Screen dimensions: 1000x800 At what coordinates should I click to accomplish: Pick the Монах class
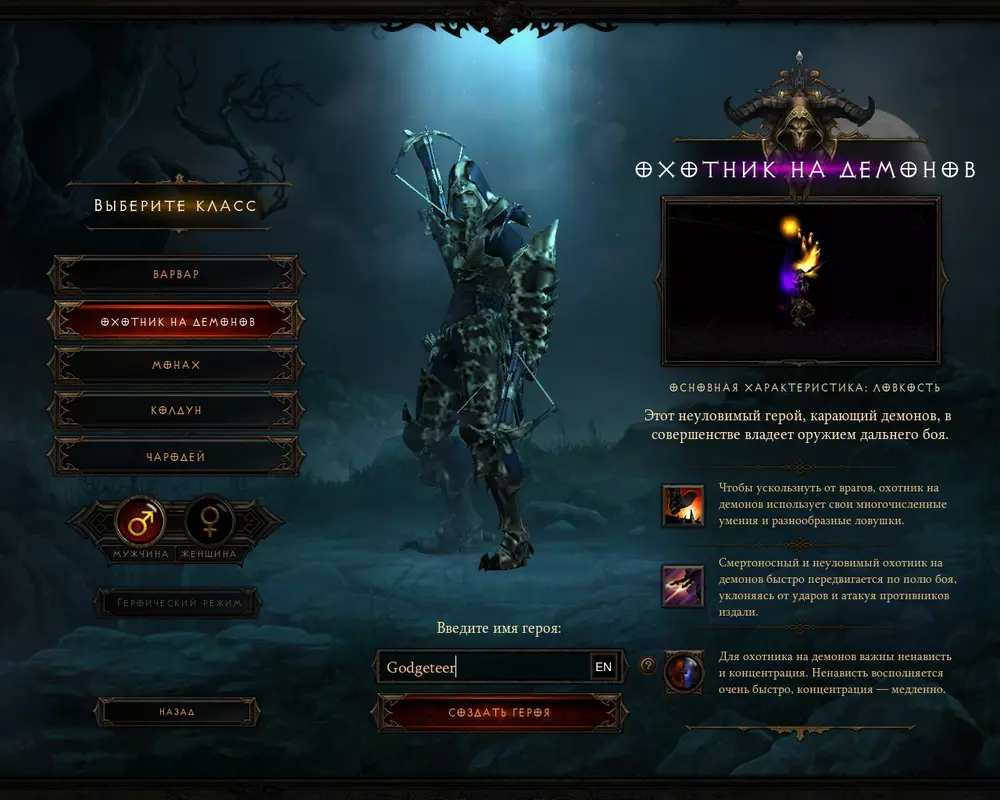(x=176, y=366)
